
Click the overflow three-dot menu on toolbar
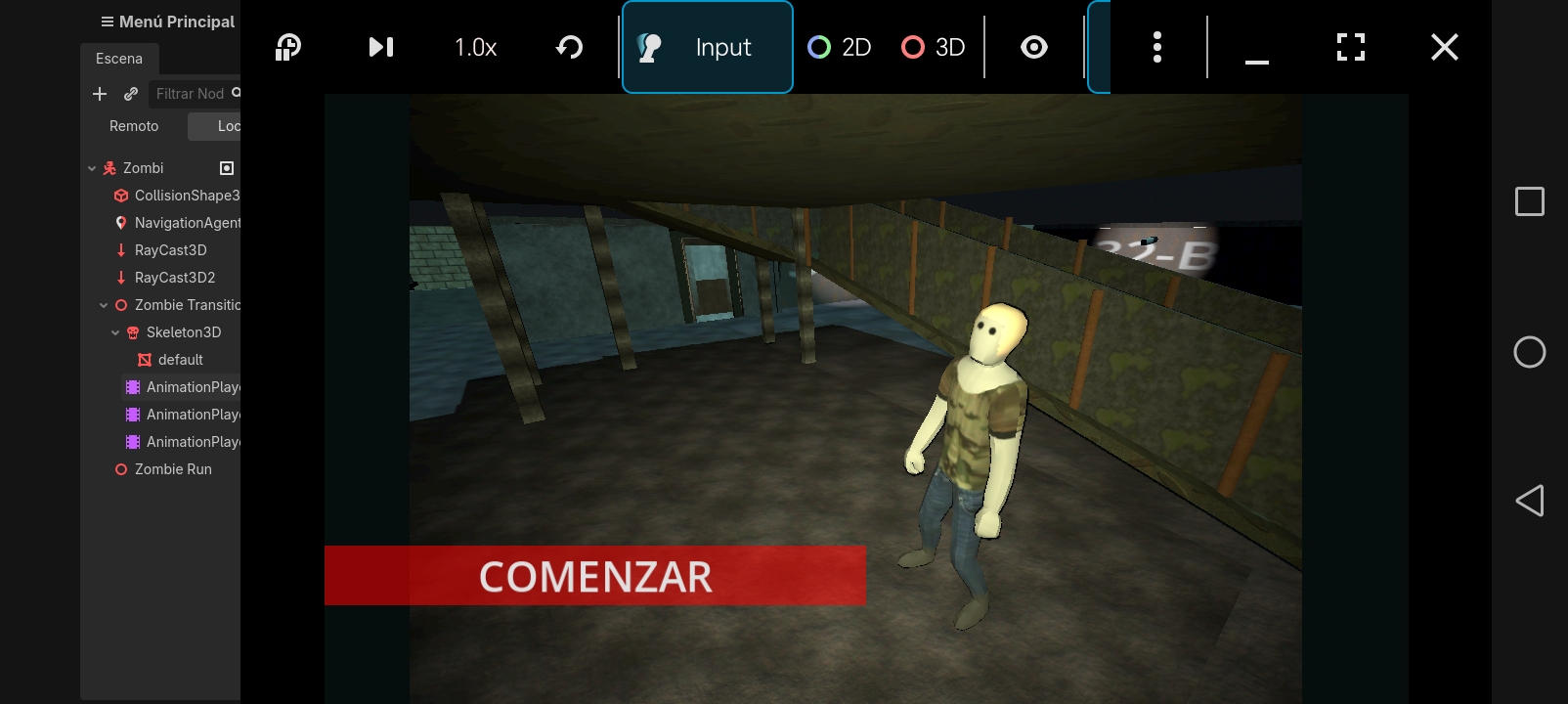coord(1157,47)
